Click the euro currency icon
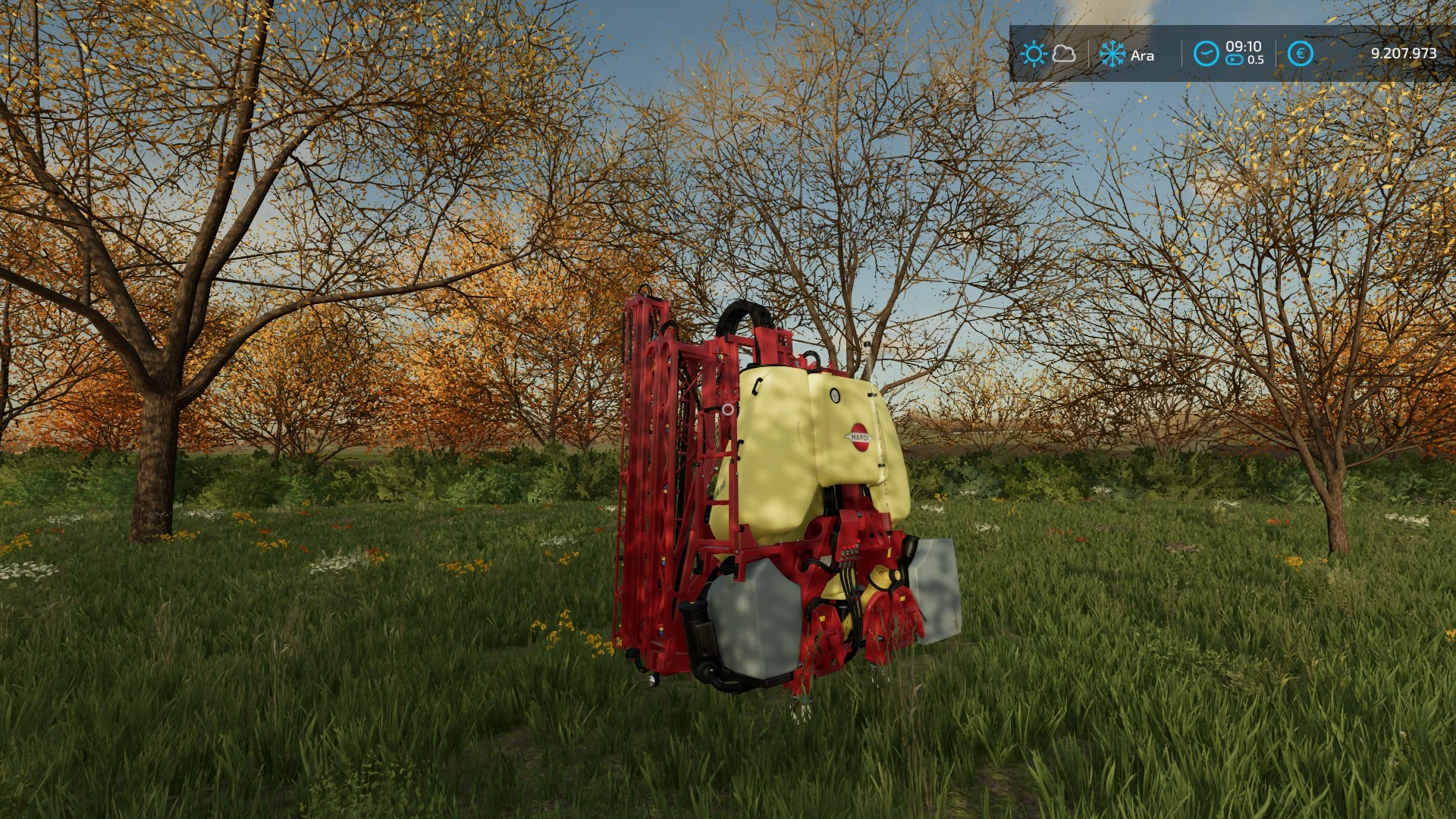This screenshot has height=819, width=1456. point(1301,53)
